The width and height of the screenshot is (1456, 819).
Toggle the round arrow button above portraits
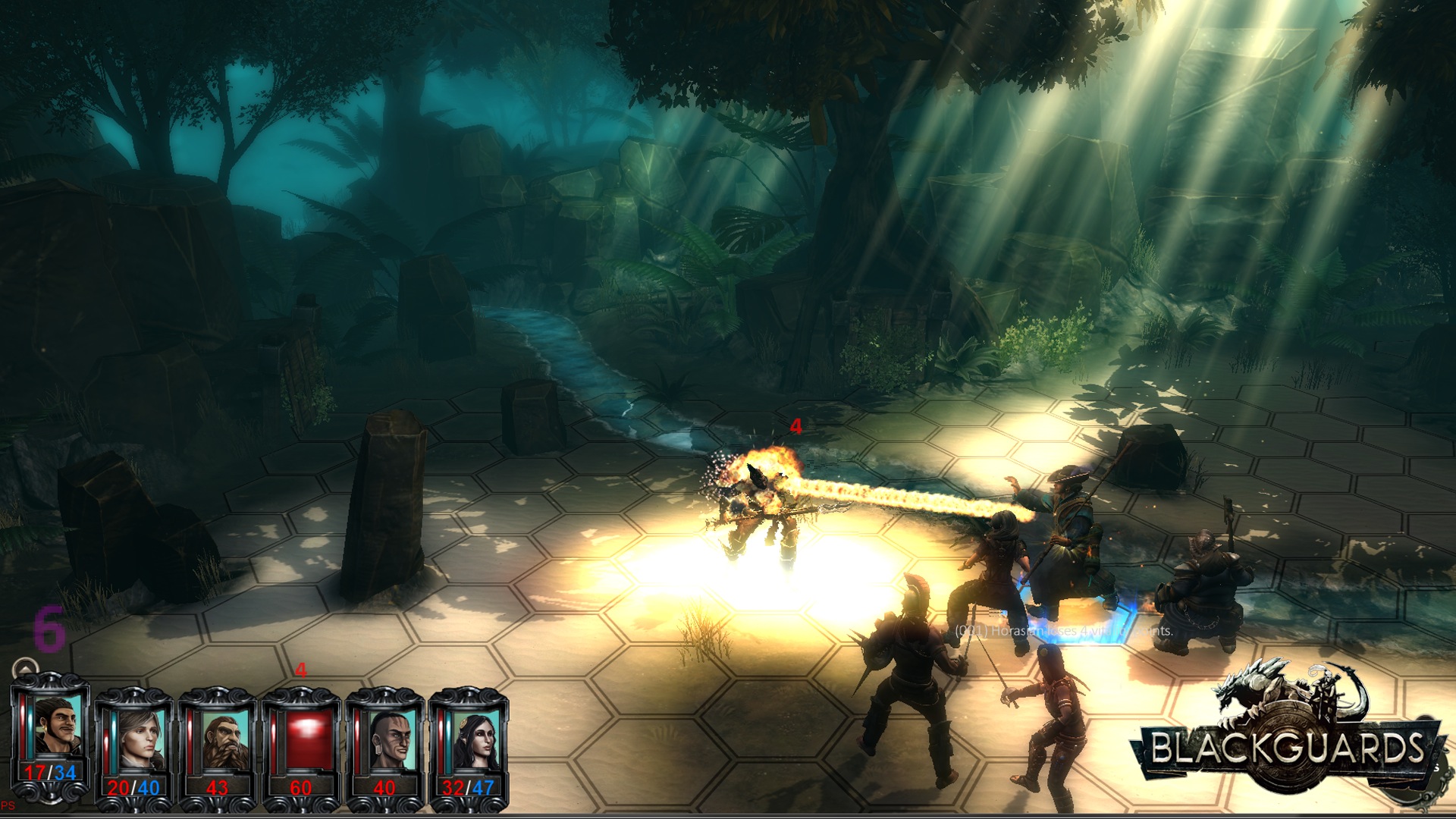26,669
